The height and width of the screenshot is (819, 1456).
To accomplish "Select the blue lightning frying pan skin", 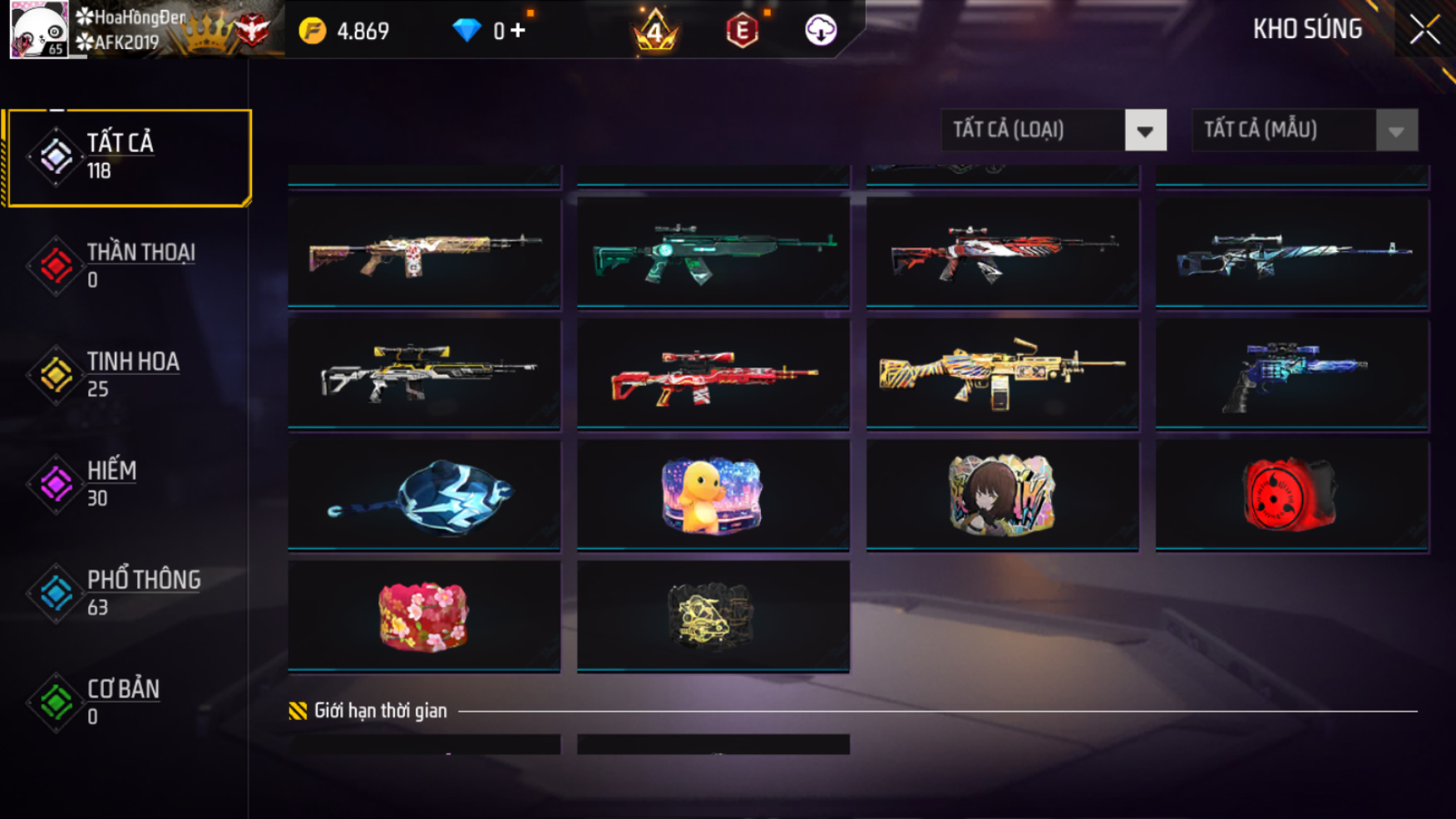I will click(x=424, y=495).
